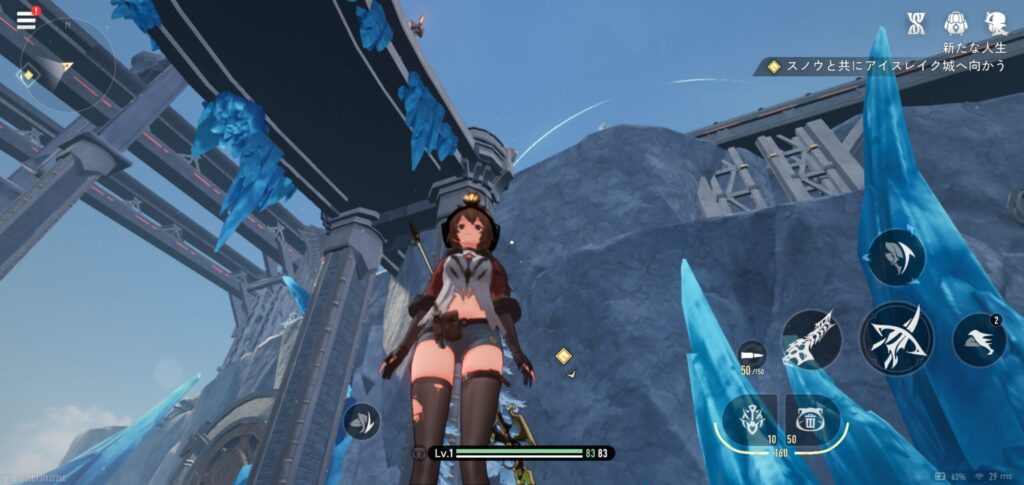Open the backpack inventory icon
Image resolution: width=1024 pixels, height=485 pixels.
coord(955,23)
